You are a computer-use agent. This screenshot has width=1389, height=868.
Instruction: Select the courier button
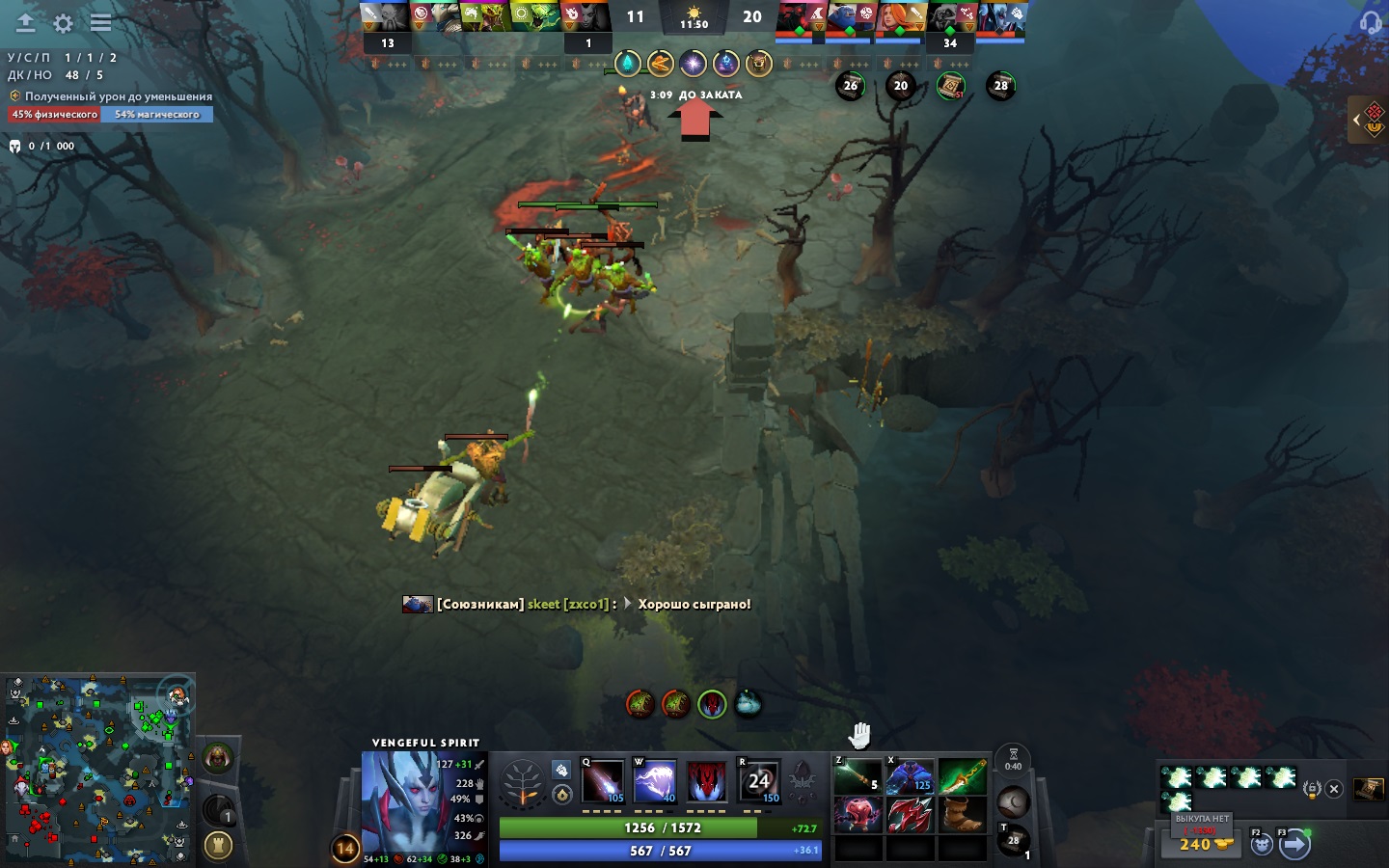pos(1262,845)
